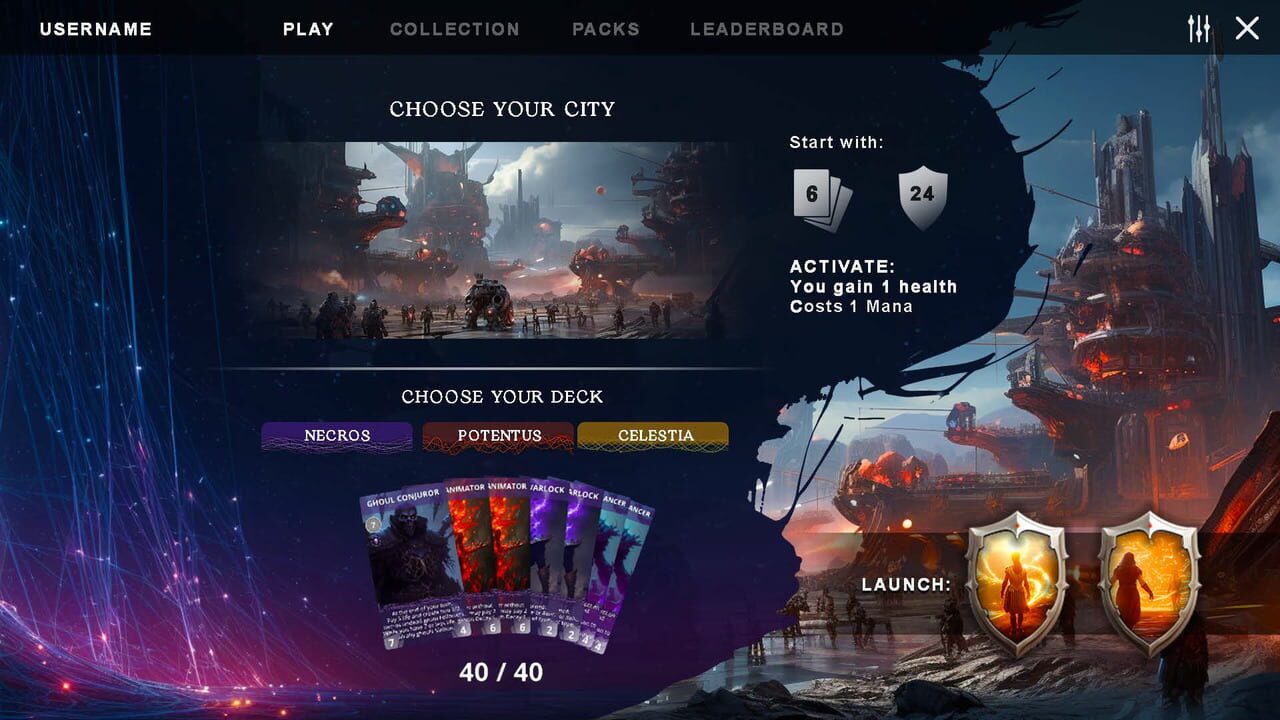
Task: Click the USERNAME label
Action: click(95, 28)
